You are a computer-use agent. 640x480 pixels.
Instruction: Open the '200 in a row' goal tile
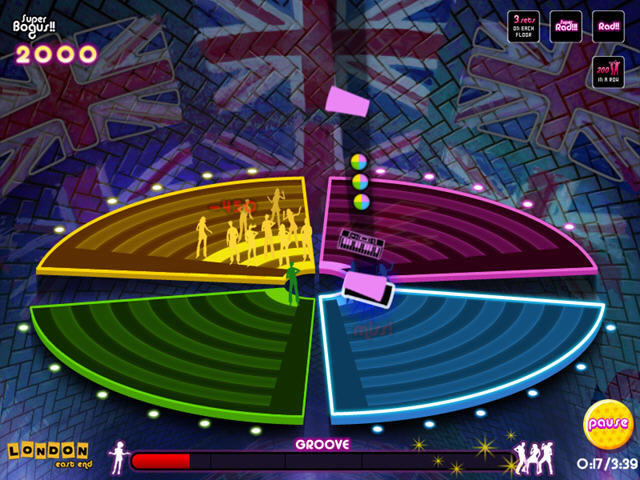pyautogui.click(x=608, y=74)
